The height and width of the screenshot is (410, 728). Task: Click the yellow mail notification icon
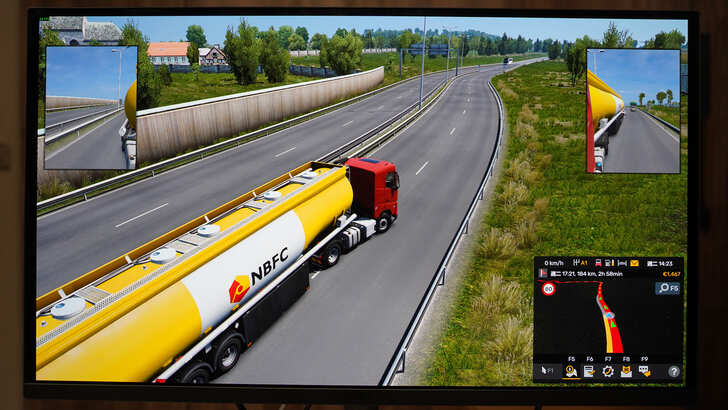635,263
